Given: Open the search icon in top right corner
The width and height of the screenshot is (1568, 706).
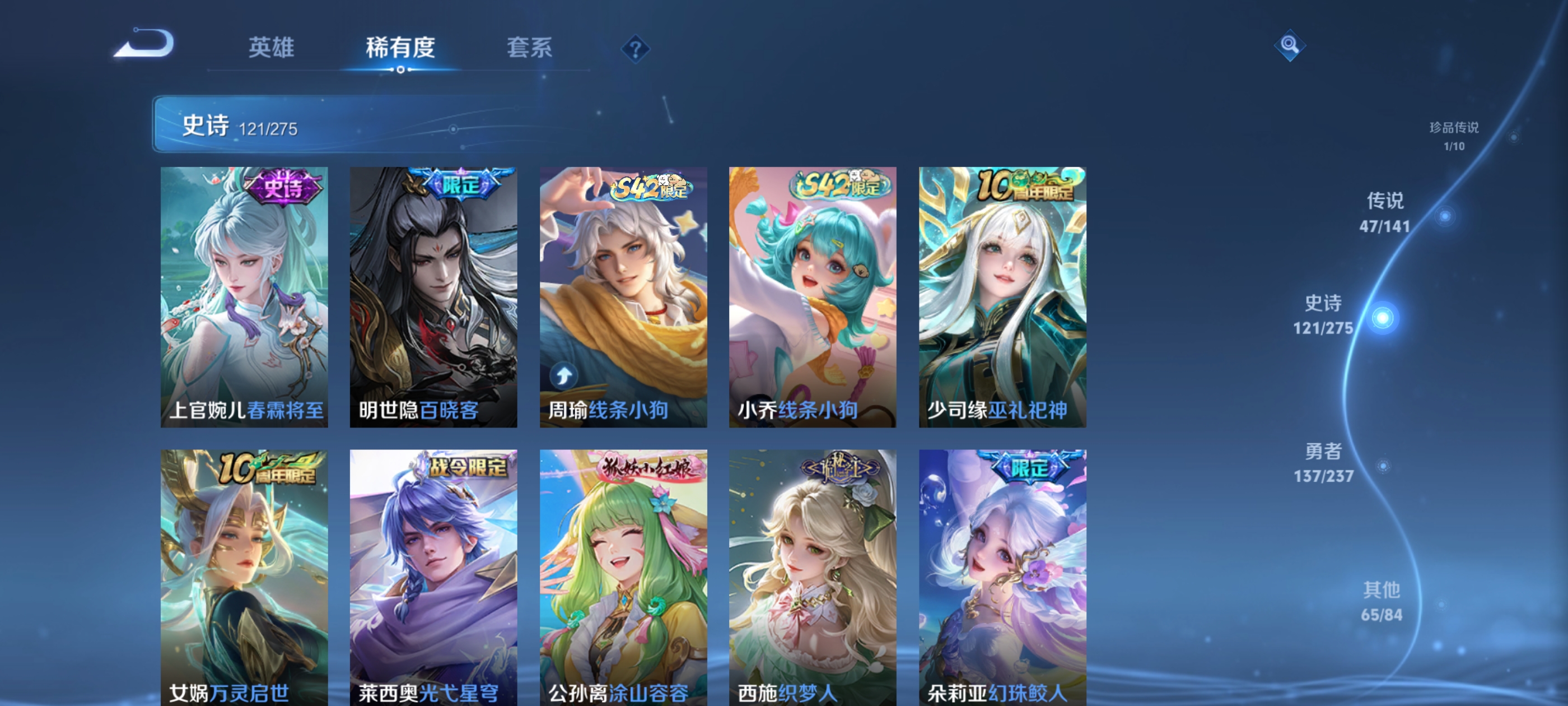Looking at the screenshot, I should tap(1290, 46).
